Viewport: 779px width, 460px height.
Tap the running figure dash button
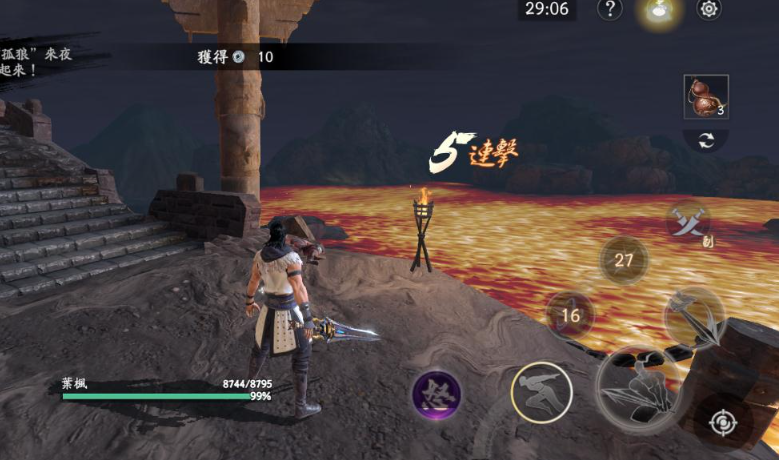coord(541,391)
